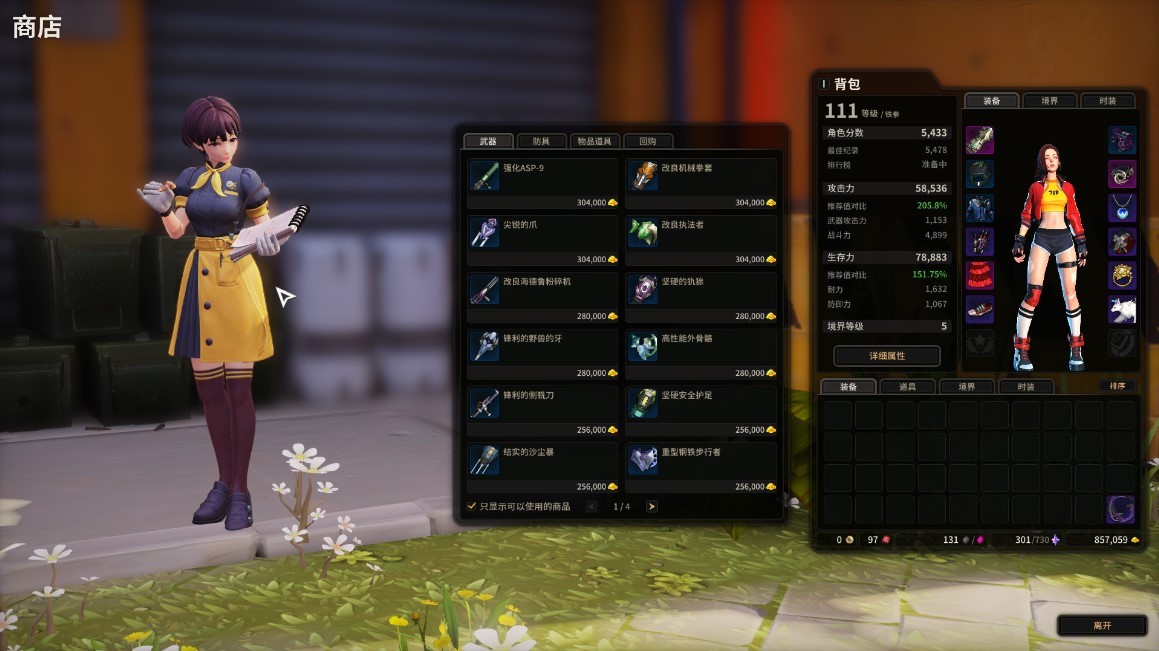Select the 强化ASP-9 weapon listing
The width and height of the screenshot is (1159, 651).
coord(543,185)
